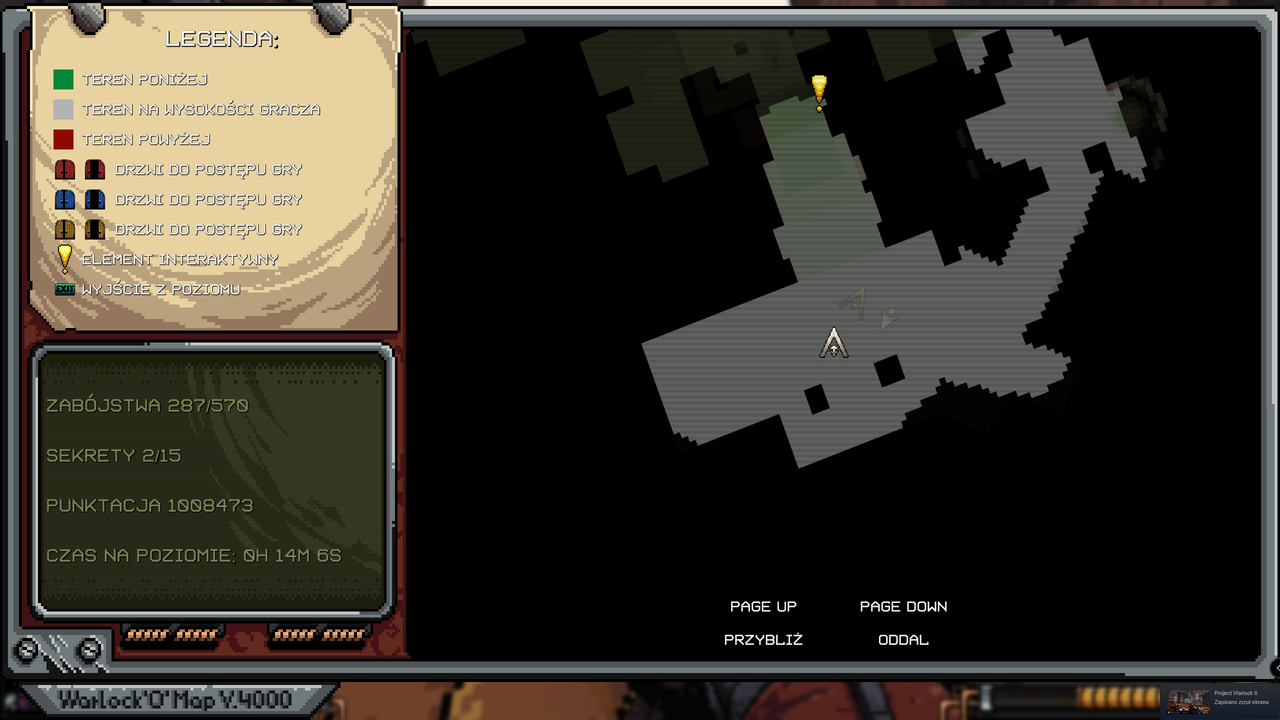The image size is (1280, 720).
Task: Activate ODDAL to zoom the map out
Action: pos(903,640)
